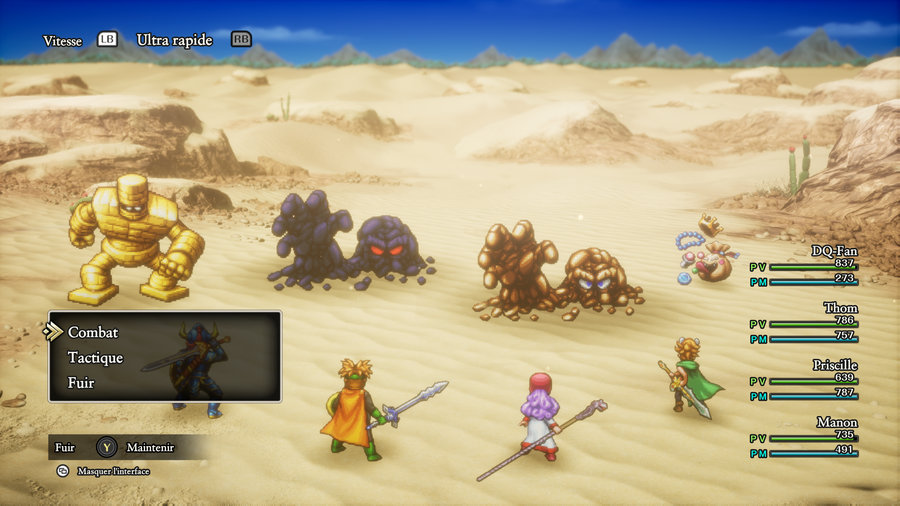Open the Tactique menu option

pyautogui.click(x=95, y=357)
